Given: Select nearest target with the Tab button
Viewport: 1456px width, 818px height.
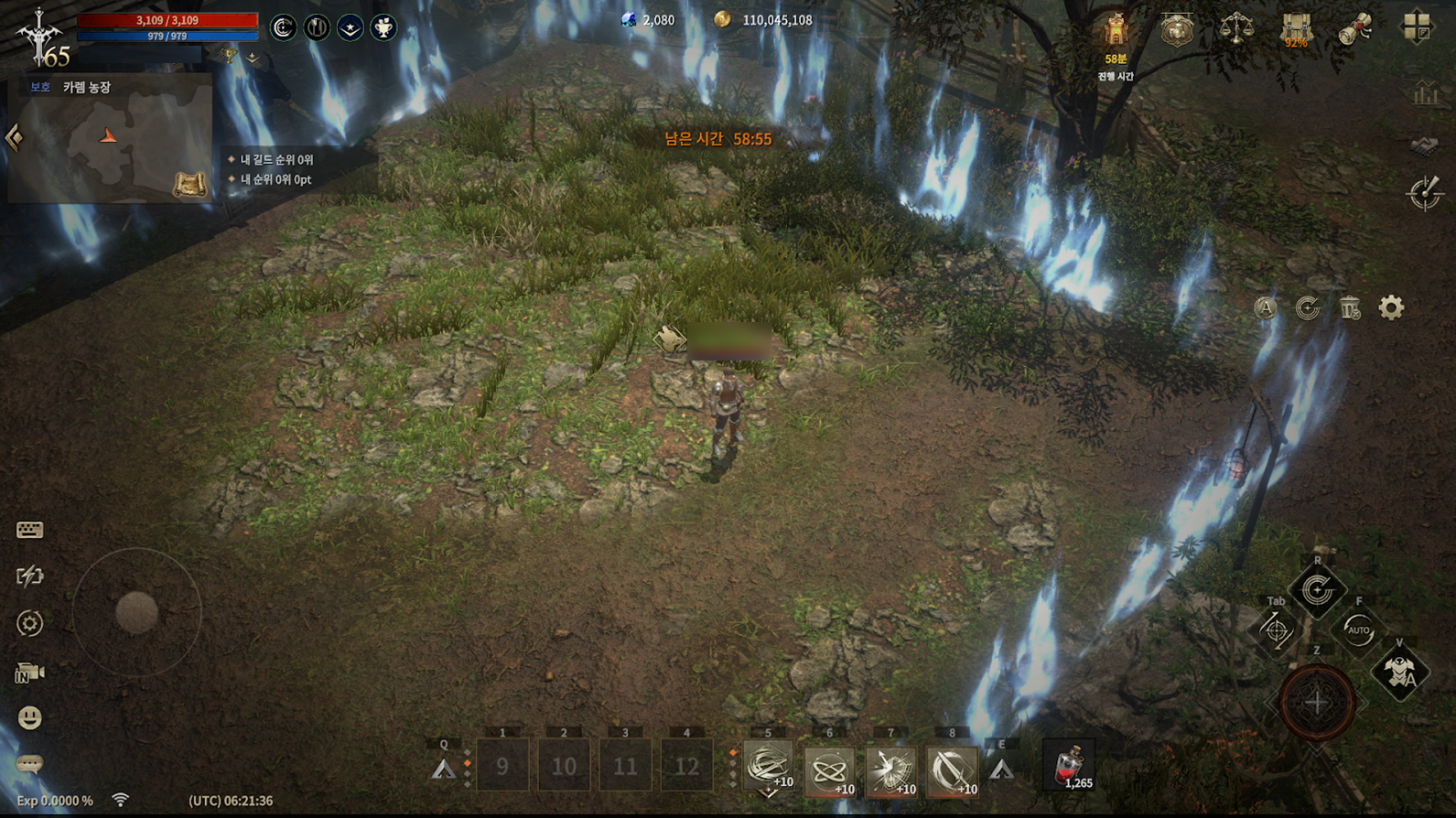Looking at the screenshot, I should [x=1276, y=630].
